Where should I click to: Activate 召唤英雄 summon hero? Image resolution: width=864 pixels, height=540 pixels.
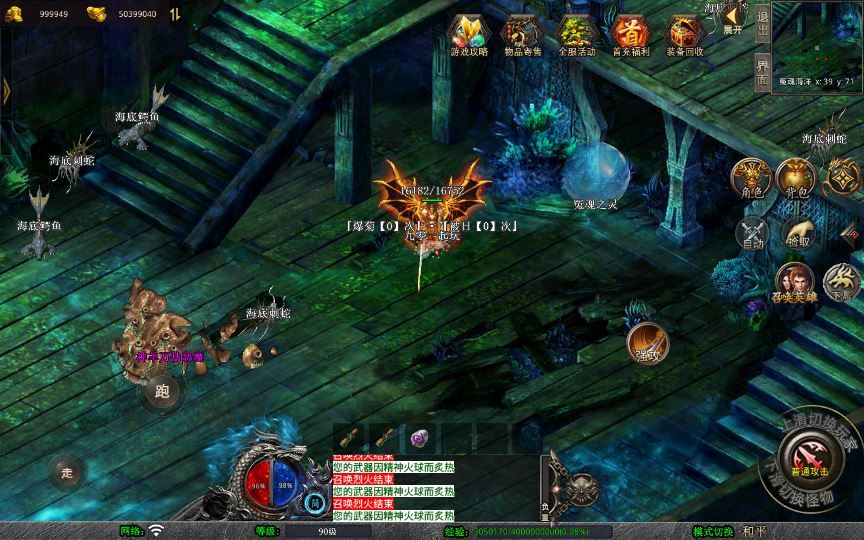point(794,284)
